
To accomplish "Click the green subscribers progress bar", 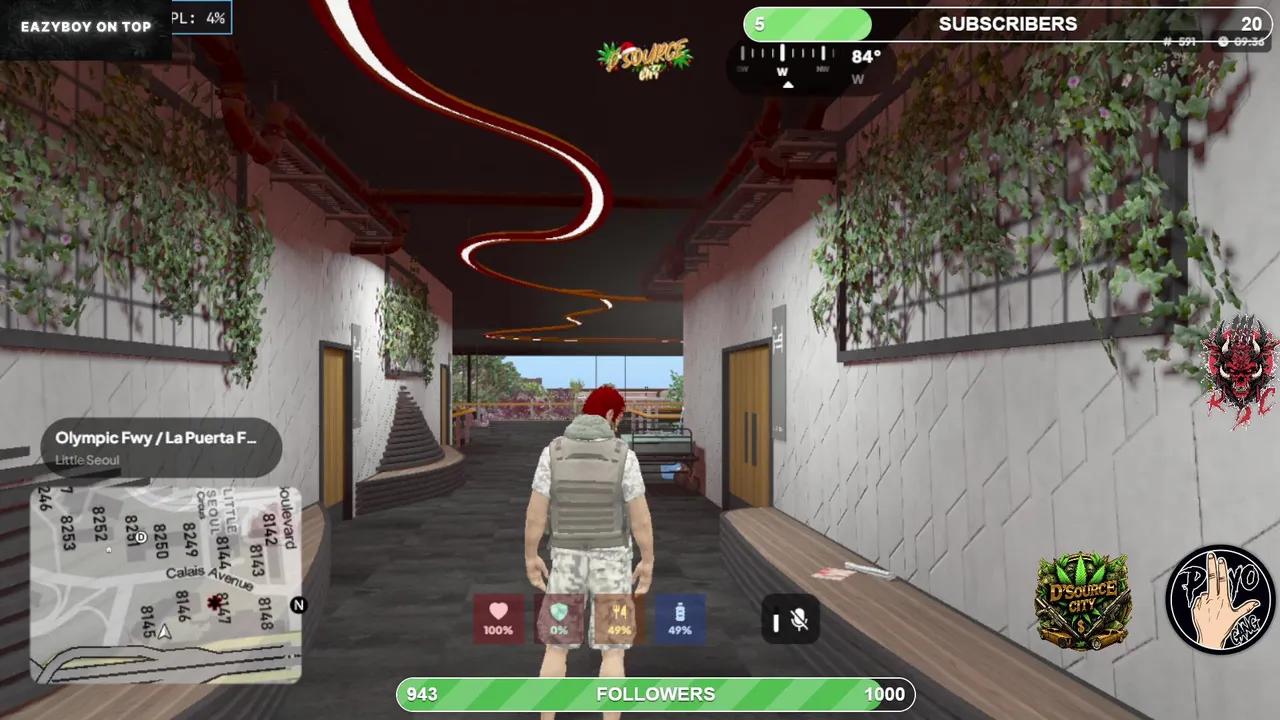I will (x=808, y=24).
